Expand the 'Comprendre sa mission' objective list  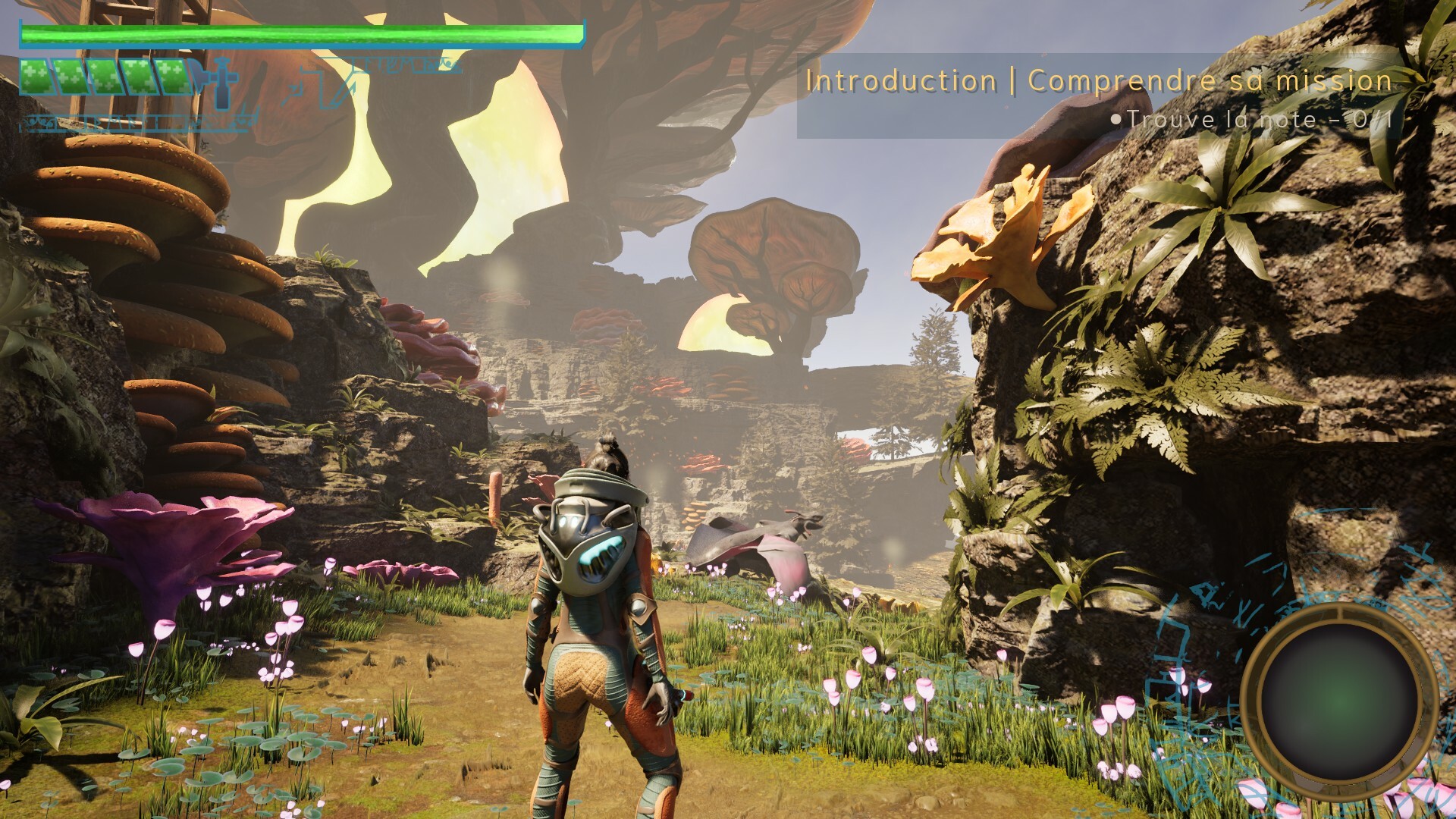coord(1208,80)
